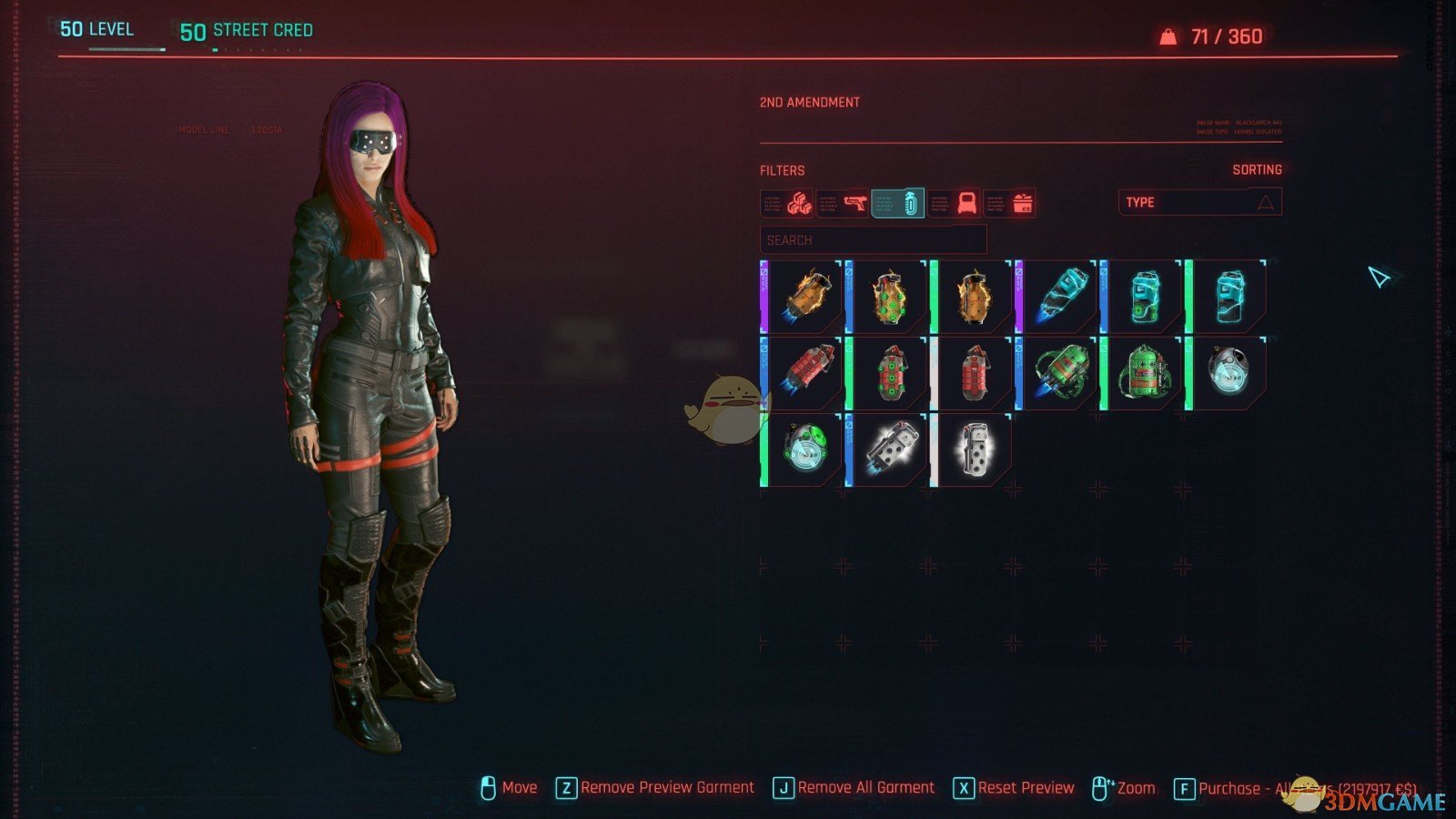Viewport: 1456px width, 819px height.
Task: Select the blue-rarity homing flashbang grenade
Action: coord(888,450)
